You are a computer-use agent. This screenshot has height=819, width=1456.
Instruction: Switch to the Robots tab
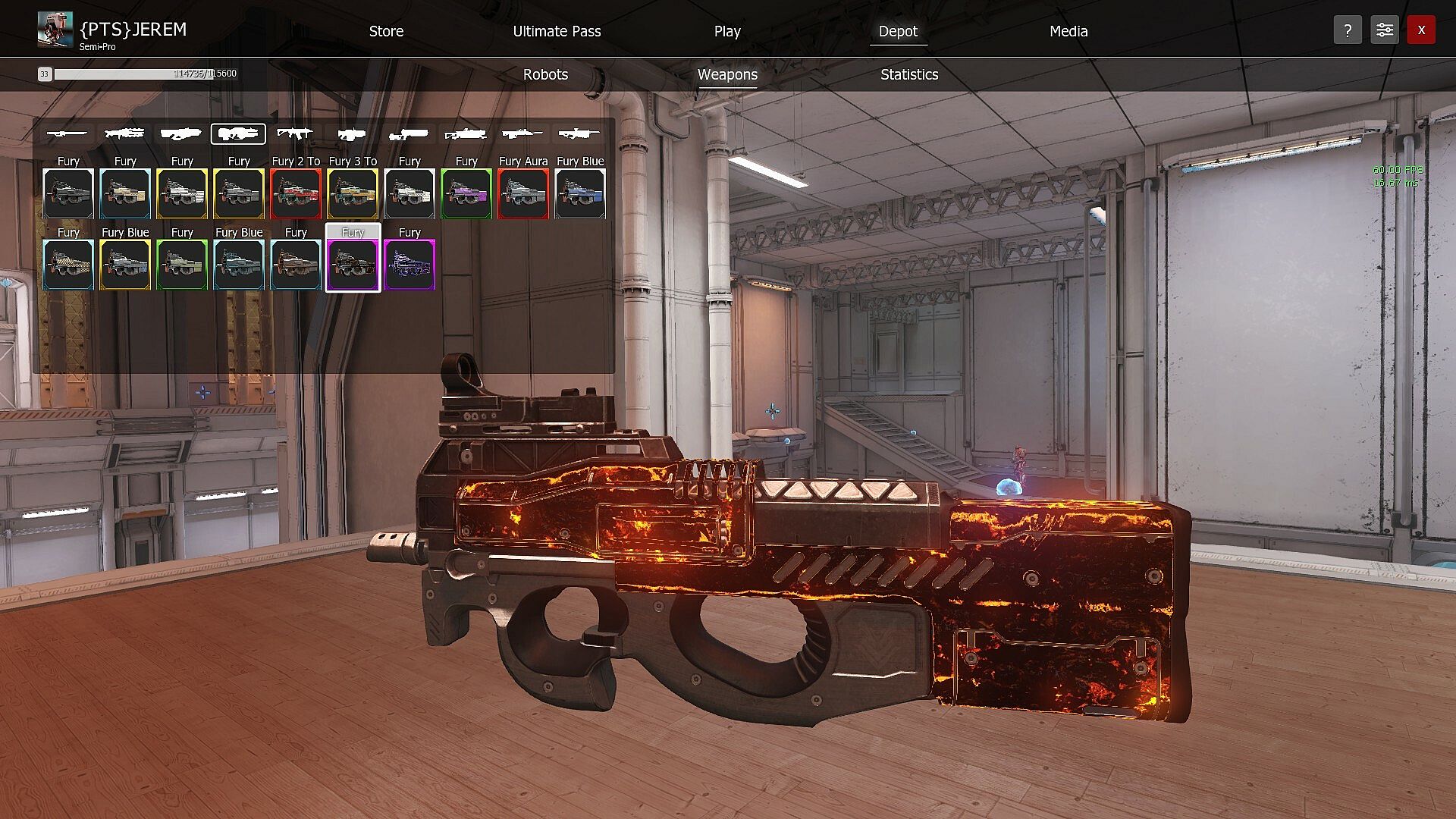[545, 74]
